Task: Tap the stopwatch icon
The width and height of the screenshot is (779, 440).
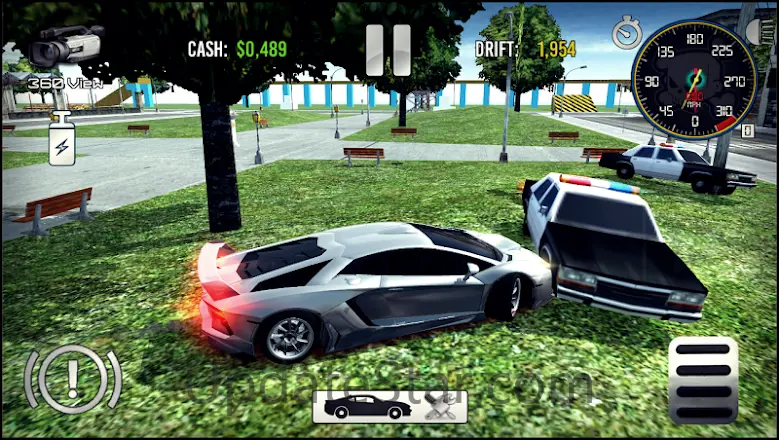Action: [x=627, y=32]
